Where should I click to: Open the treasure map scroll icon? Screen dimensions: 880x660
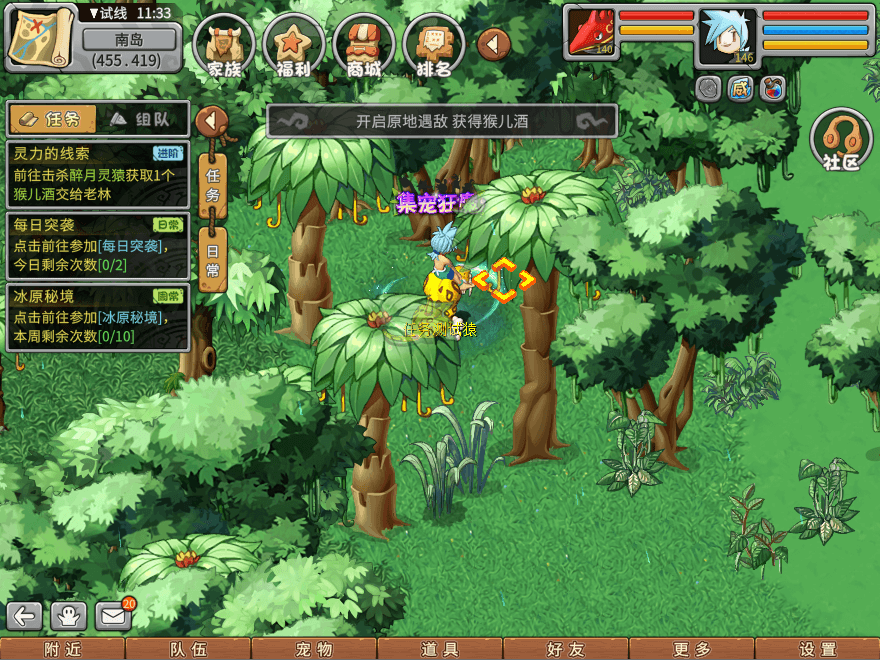coord(42,38)
